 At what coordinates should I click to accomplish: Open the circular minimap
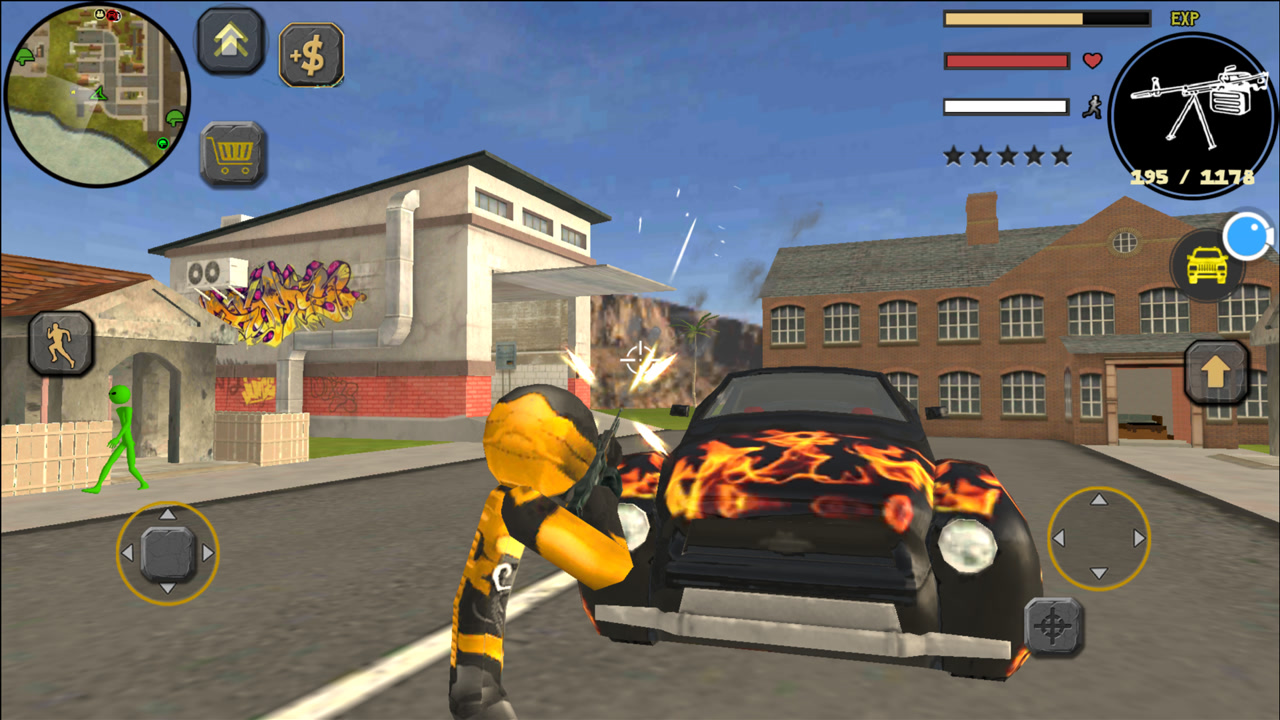pos(97,94)
